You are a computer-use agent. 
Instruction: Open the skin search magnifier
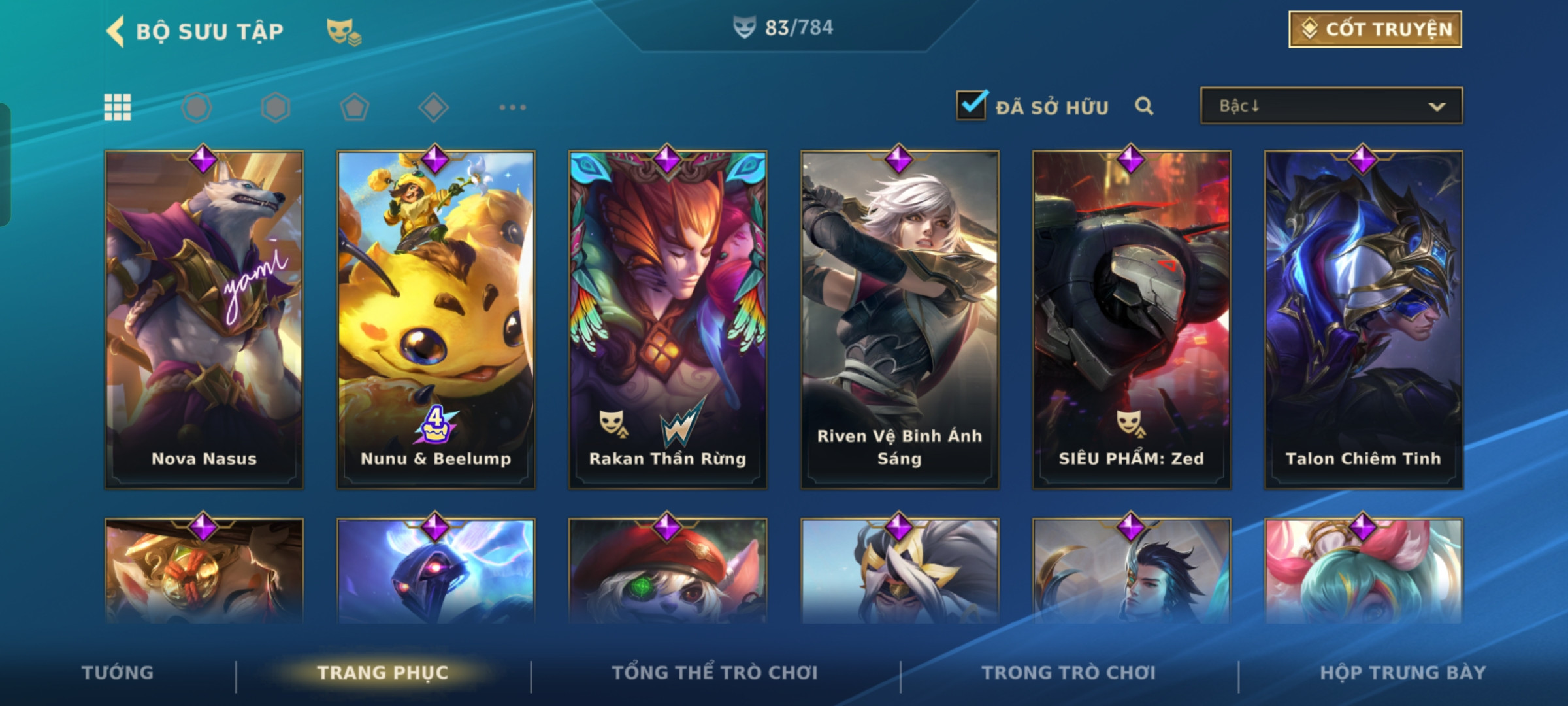click(x=1144, y=106)
